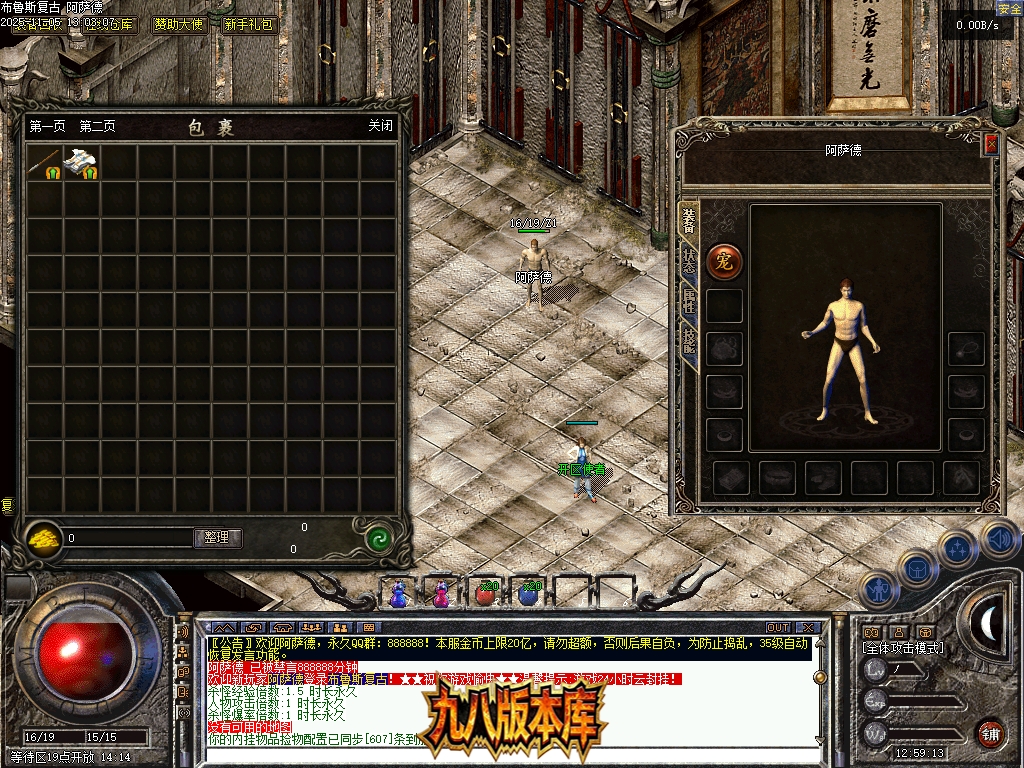Open the 赞助大使 sponsor menu
Screen dimensions: 1024x768
tap(180, 24)
